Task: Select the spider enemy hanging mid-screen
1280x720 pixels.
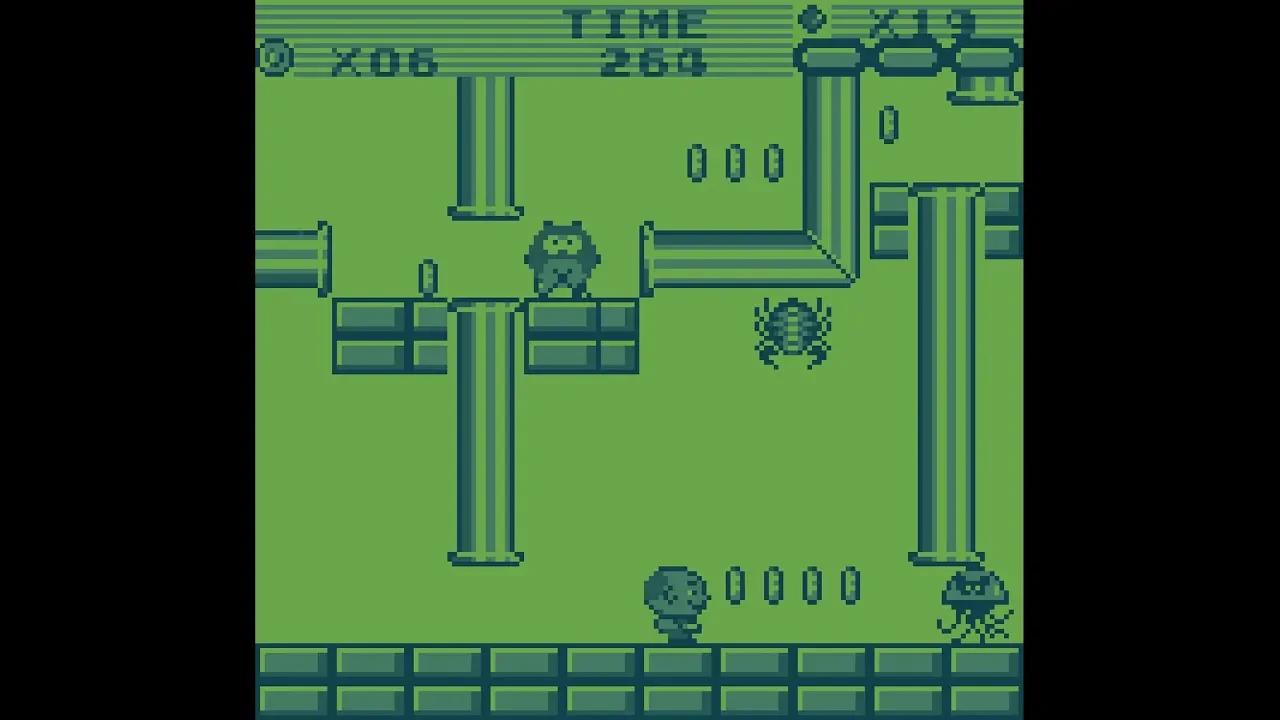Action: point(793,330)
